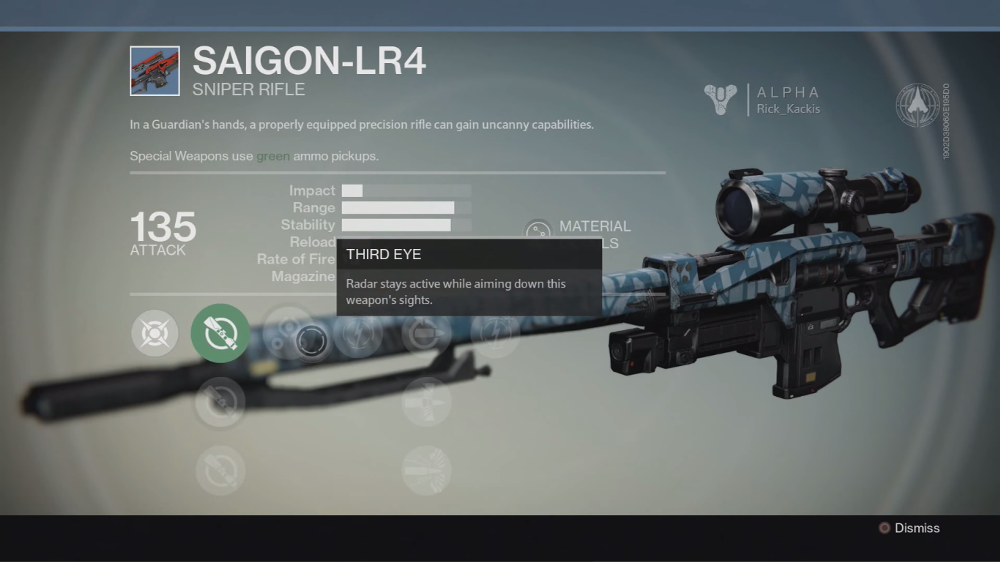The height and width of the screenshot is (562, 1000).
Task: Select the green highlighted scope perk node
Action: pyautogui.click(x=220, y=333)
